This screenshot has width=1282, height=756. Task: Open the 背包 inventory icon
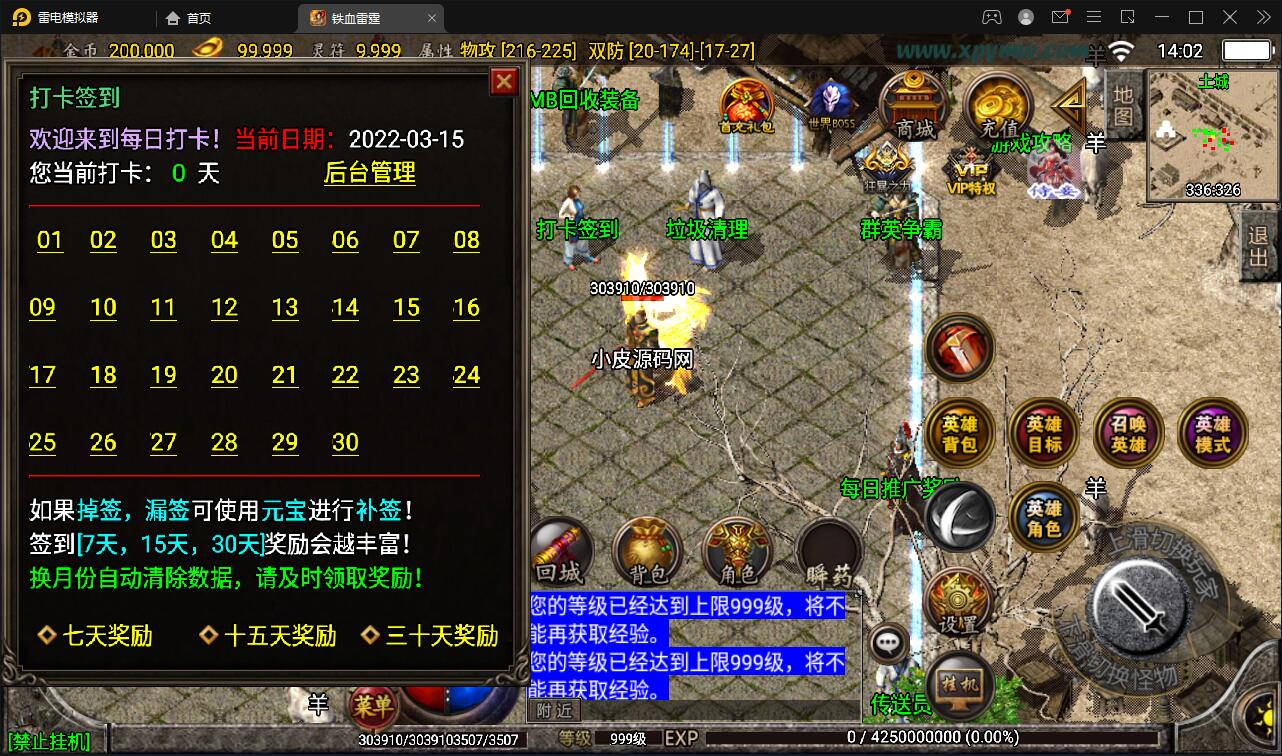click(647, 551)
